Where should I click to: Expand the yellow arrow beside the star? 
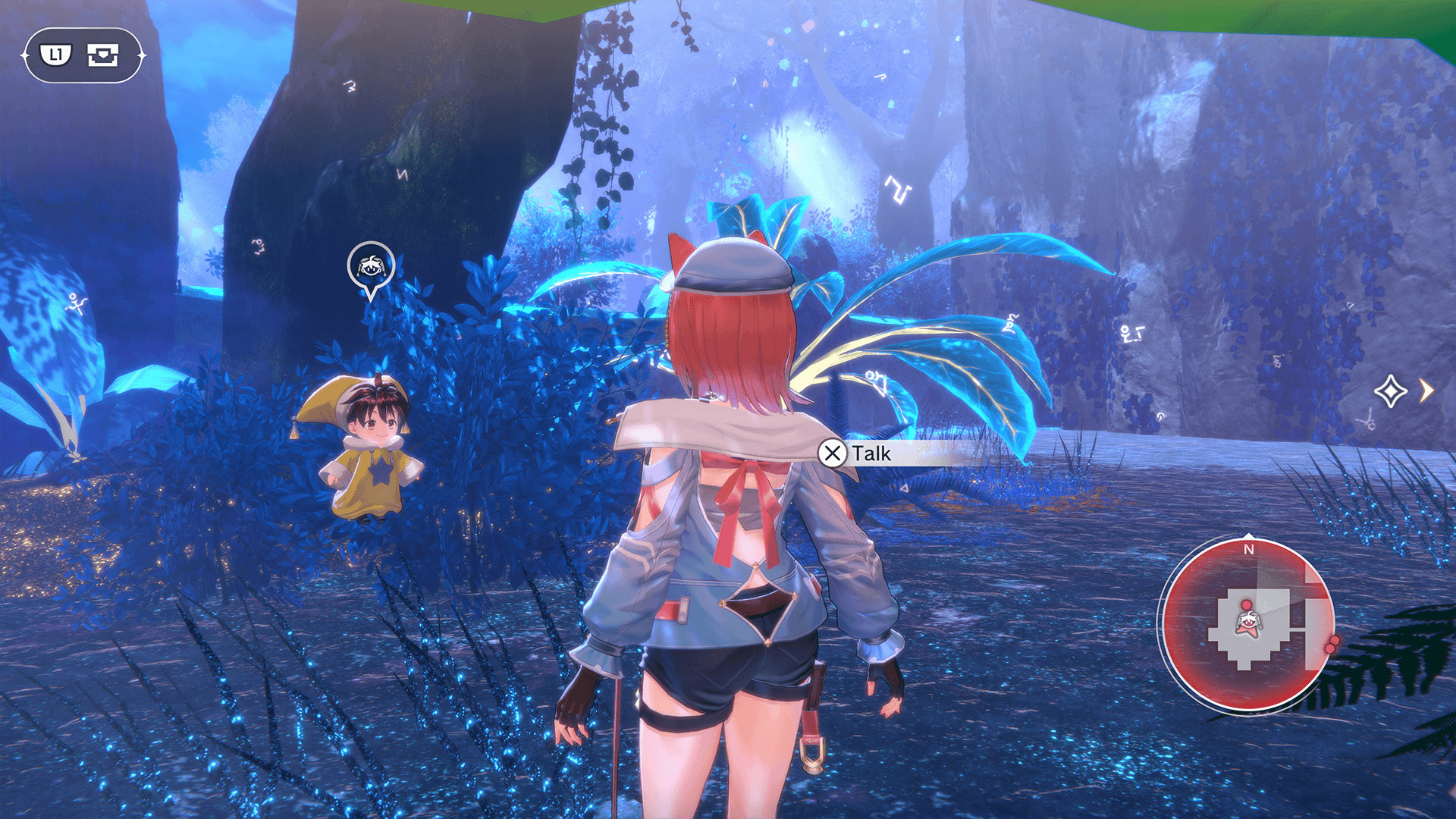(x=1427, y=391)
